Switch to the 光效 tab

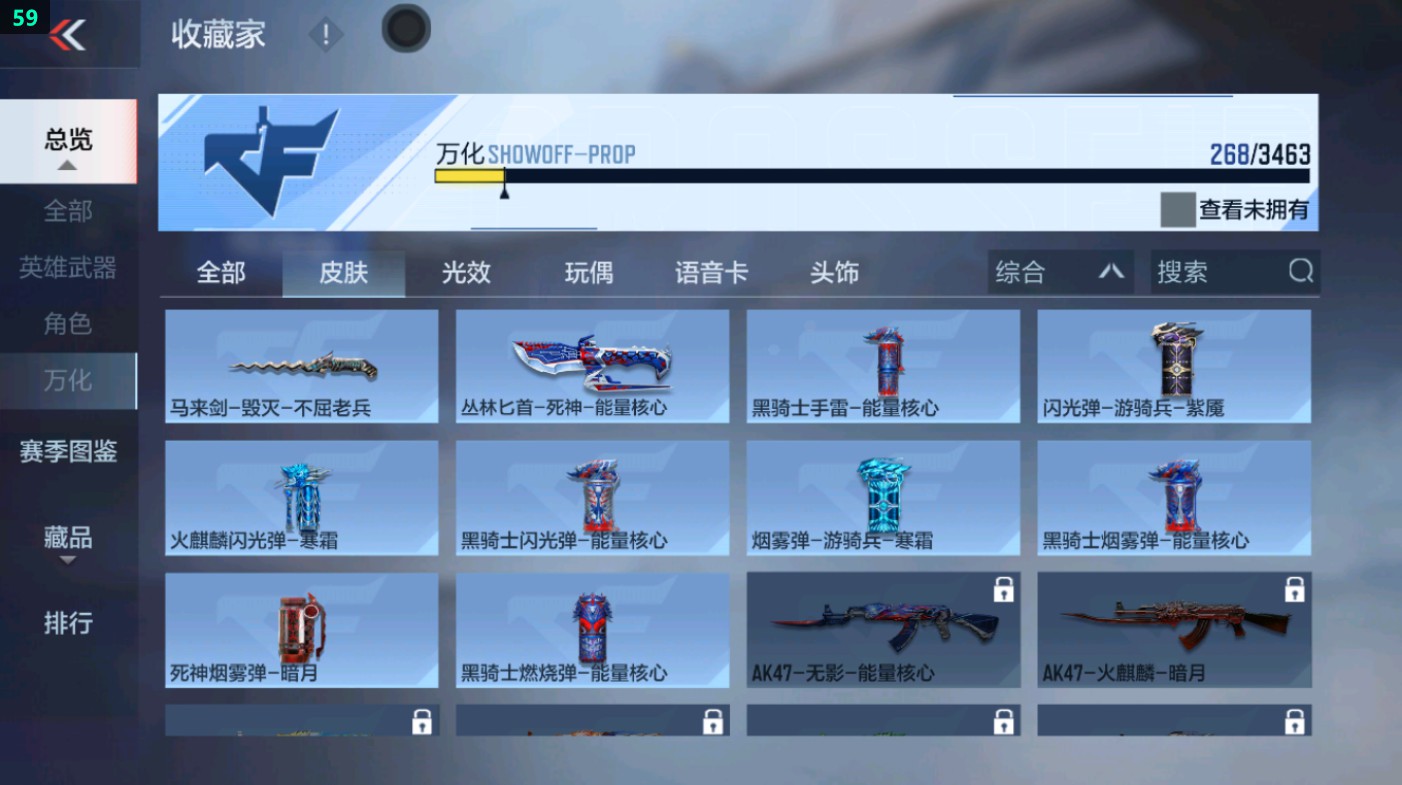click(465, 272)
